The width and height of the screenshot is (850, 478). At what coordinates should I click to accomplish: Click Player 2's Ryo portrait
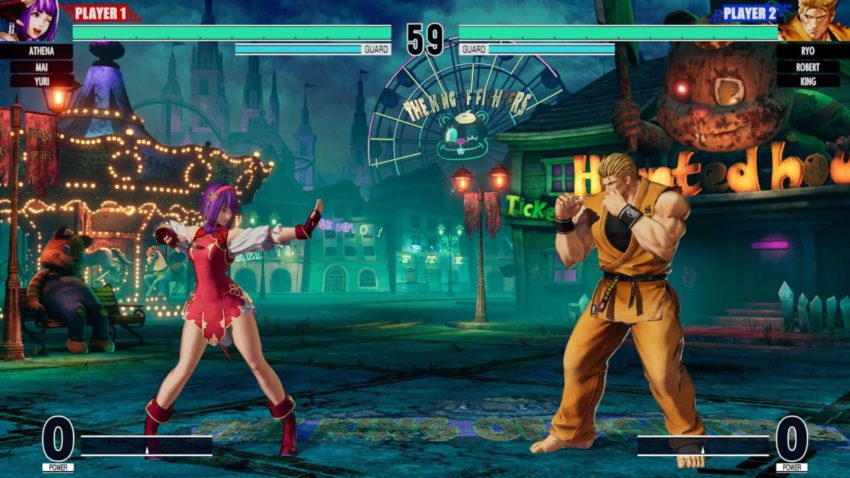(812, 21)
